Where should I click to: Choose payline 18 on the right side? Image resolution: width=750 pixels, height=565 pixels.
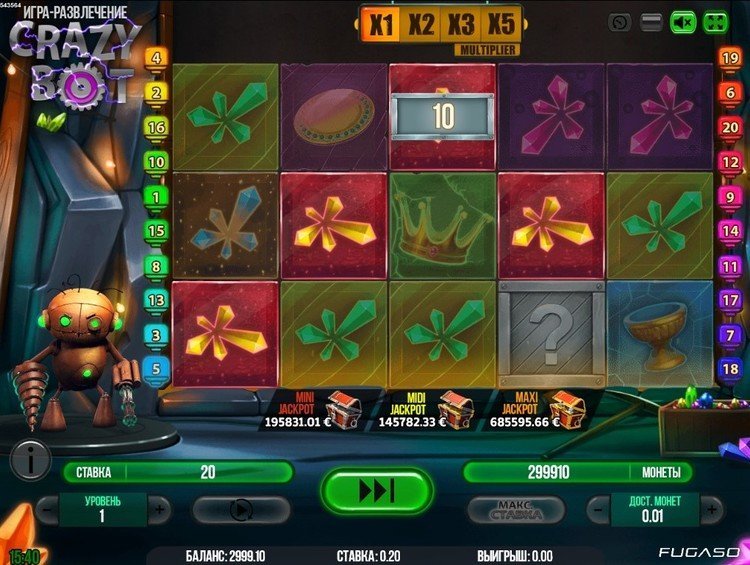pos(731,368)
